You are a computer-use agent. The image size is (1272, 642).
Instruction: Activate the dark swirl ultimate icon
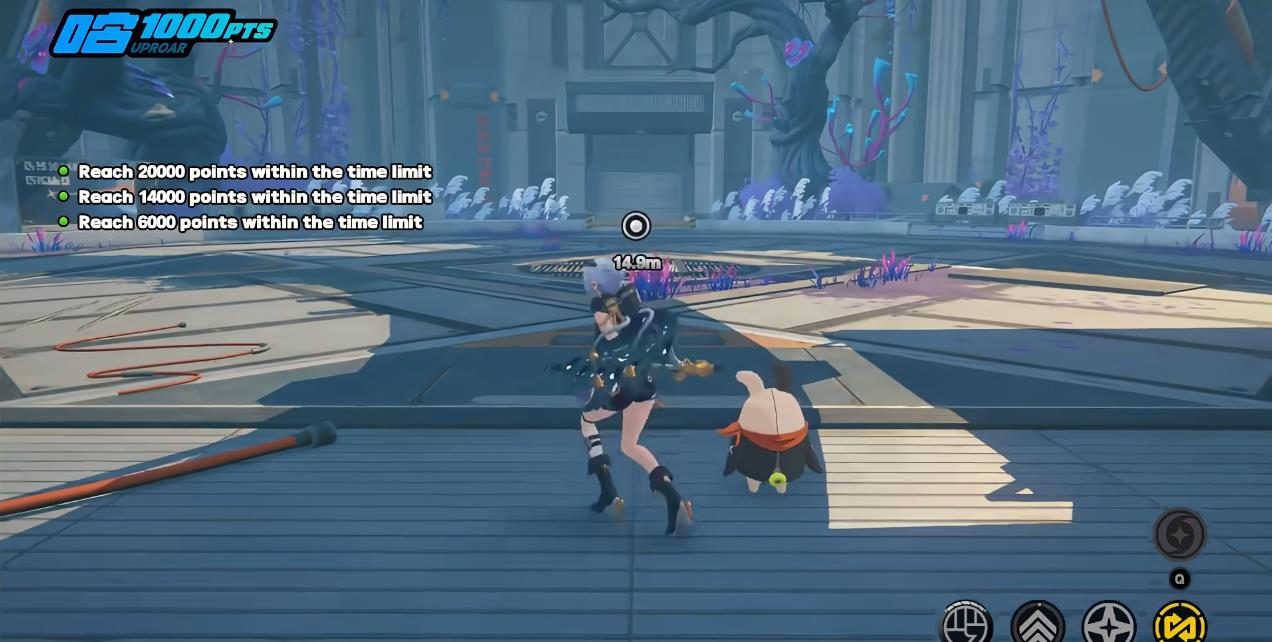point(1180,534)
